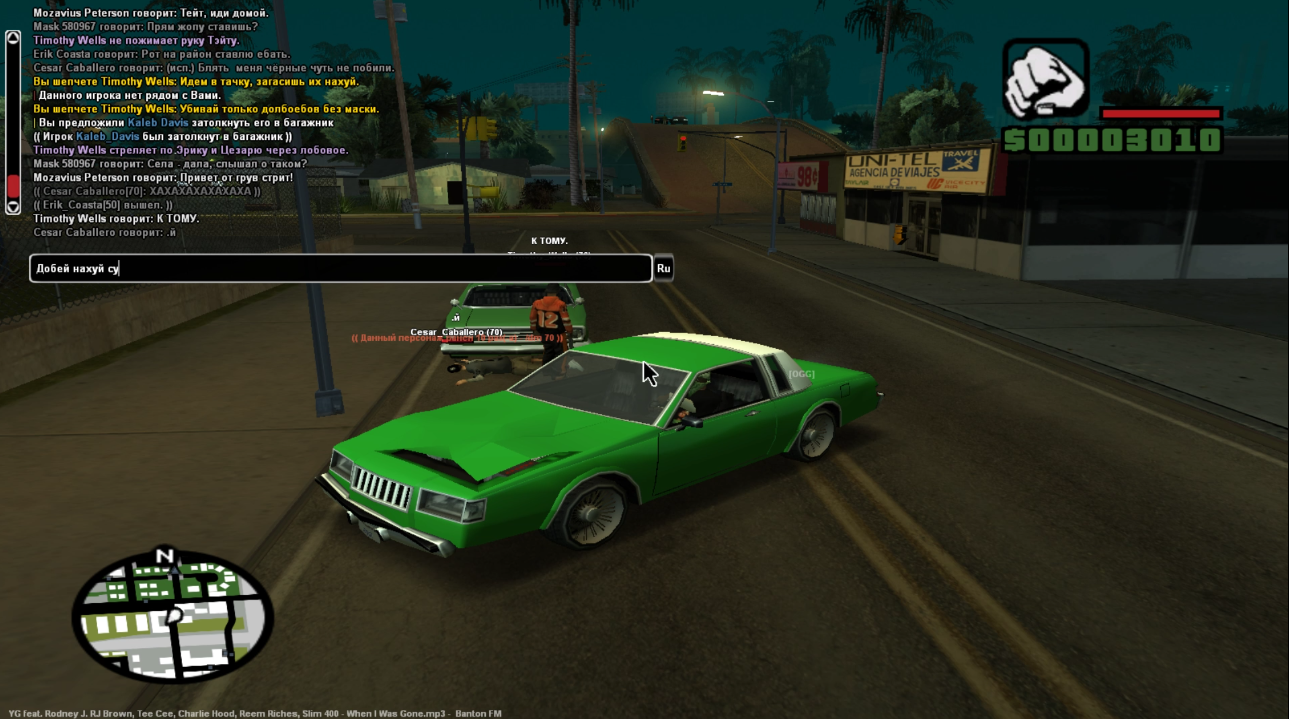Viewport: 1289px width, 719px height.
Task: Click the chat scrollbar up arrow
Action: coord(13,38)
